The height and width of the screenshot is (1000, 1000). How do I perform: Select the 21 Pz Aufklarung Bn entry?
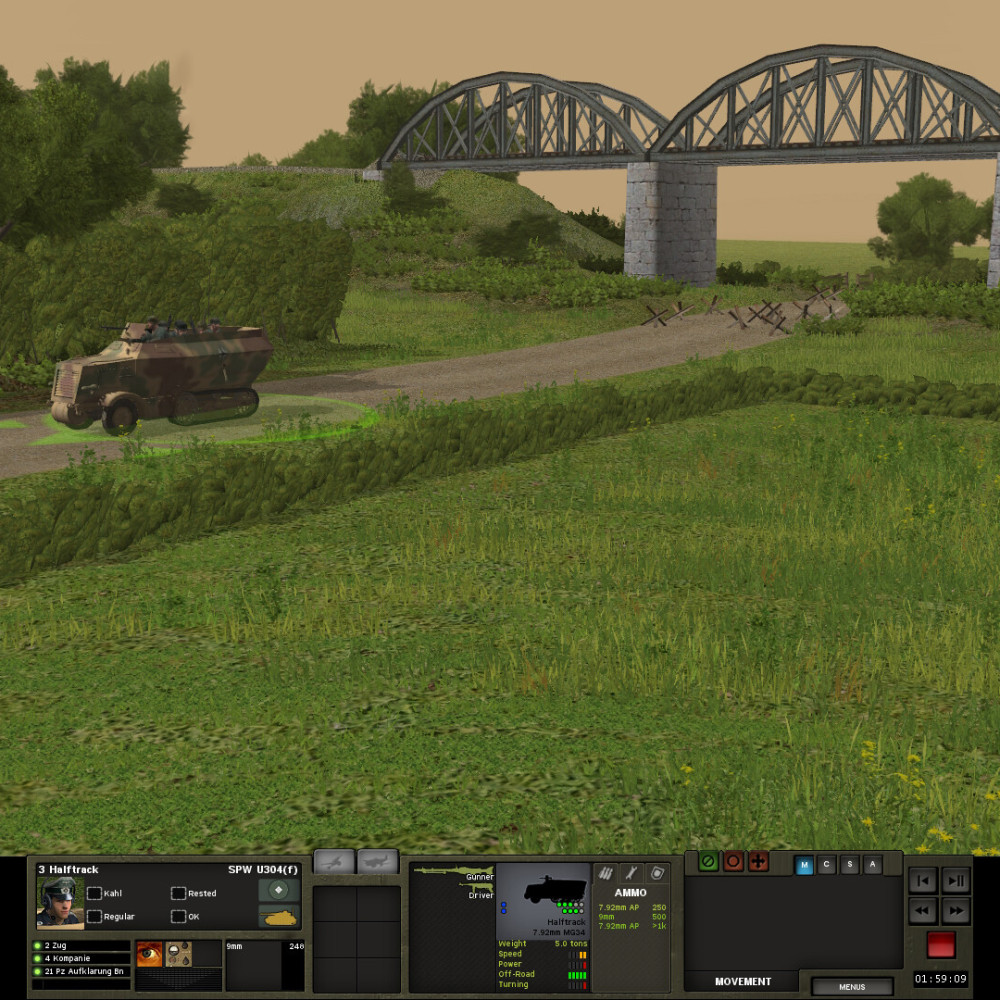tap(80, 971)
